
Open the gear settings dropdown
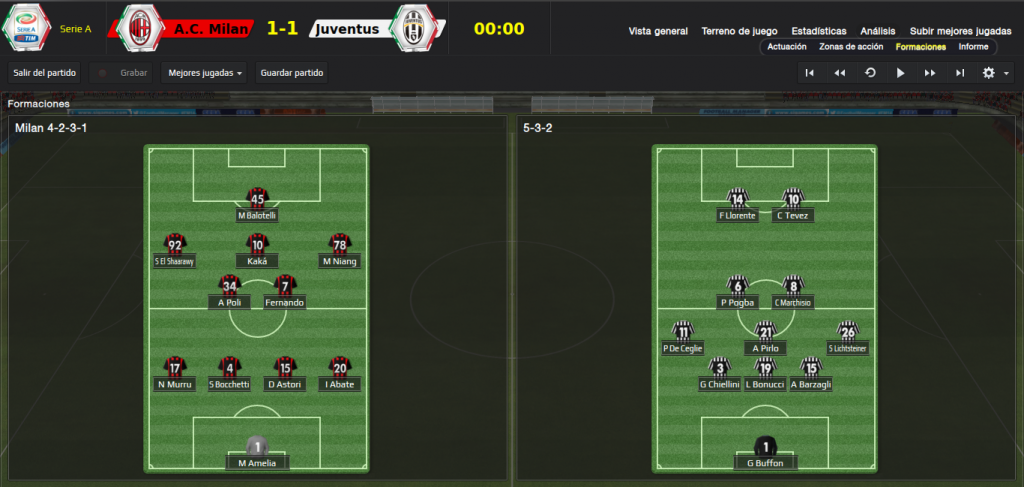tap(995, 73)
